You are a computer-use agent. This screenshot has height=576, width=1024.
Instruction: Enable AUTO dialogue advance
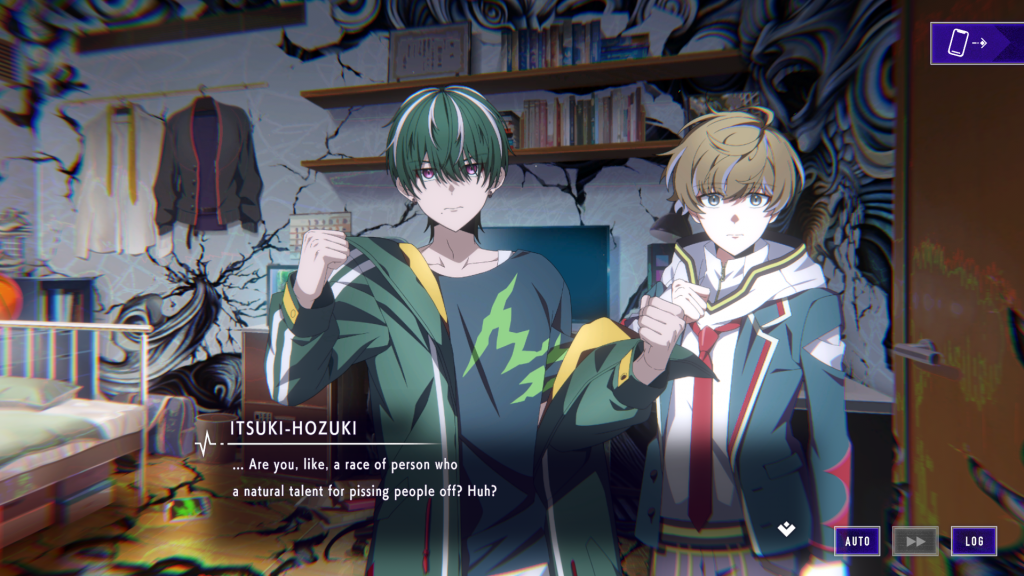point(858,541)
